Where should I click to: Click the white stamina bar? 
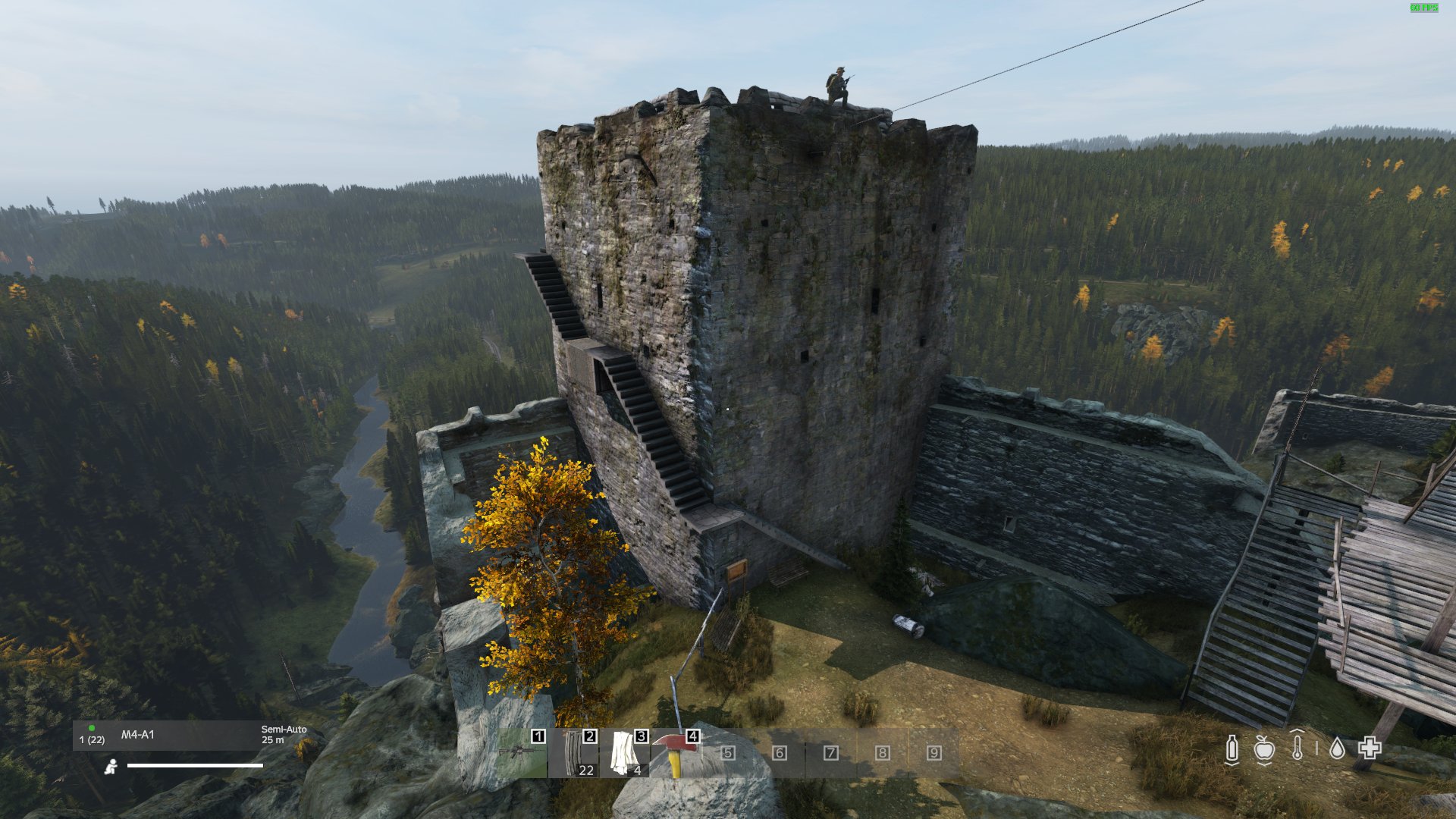click(x=195, y=765)
